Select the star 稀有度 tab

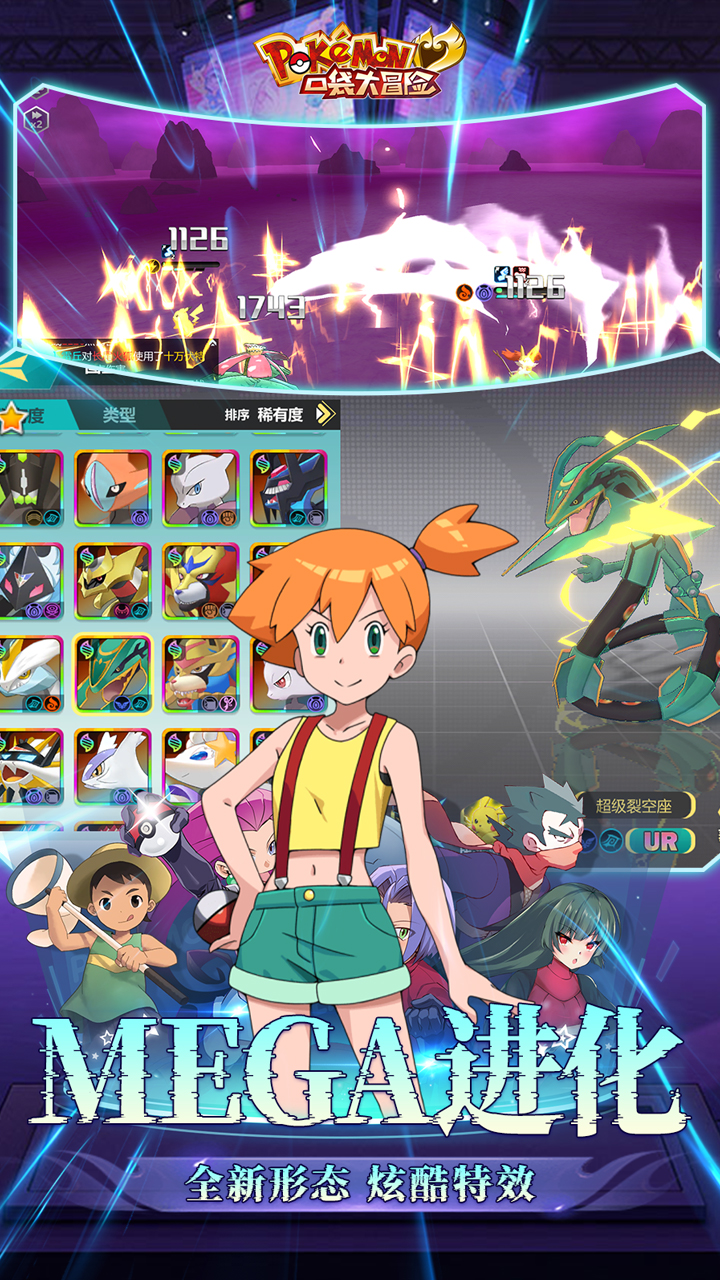point(23,416)
